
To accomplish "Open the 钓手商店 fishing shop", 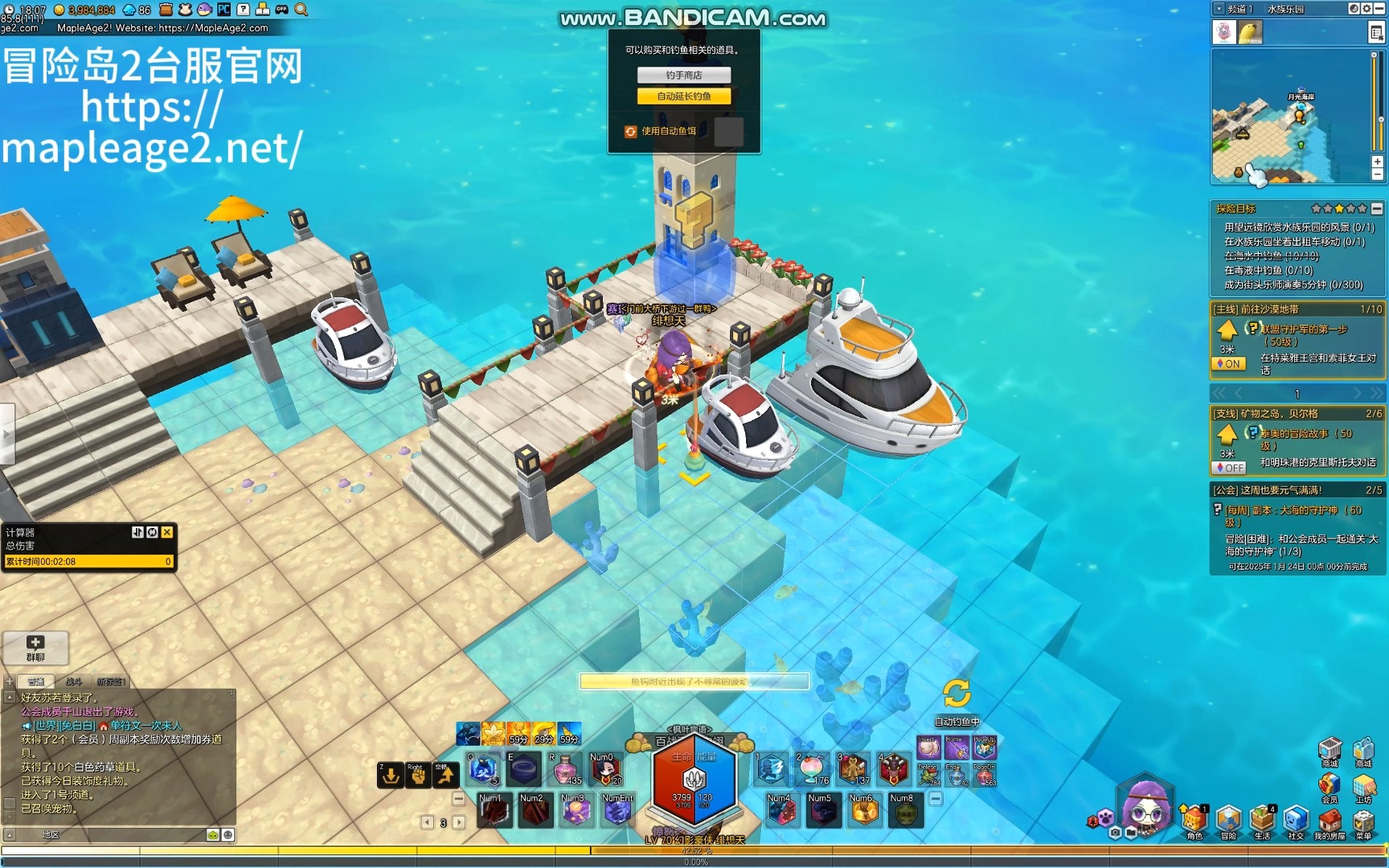I will [684, 75].
